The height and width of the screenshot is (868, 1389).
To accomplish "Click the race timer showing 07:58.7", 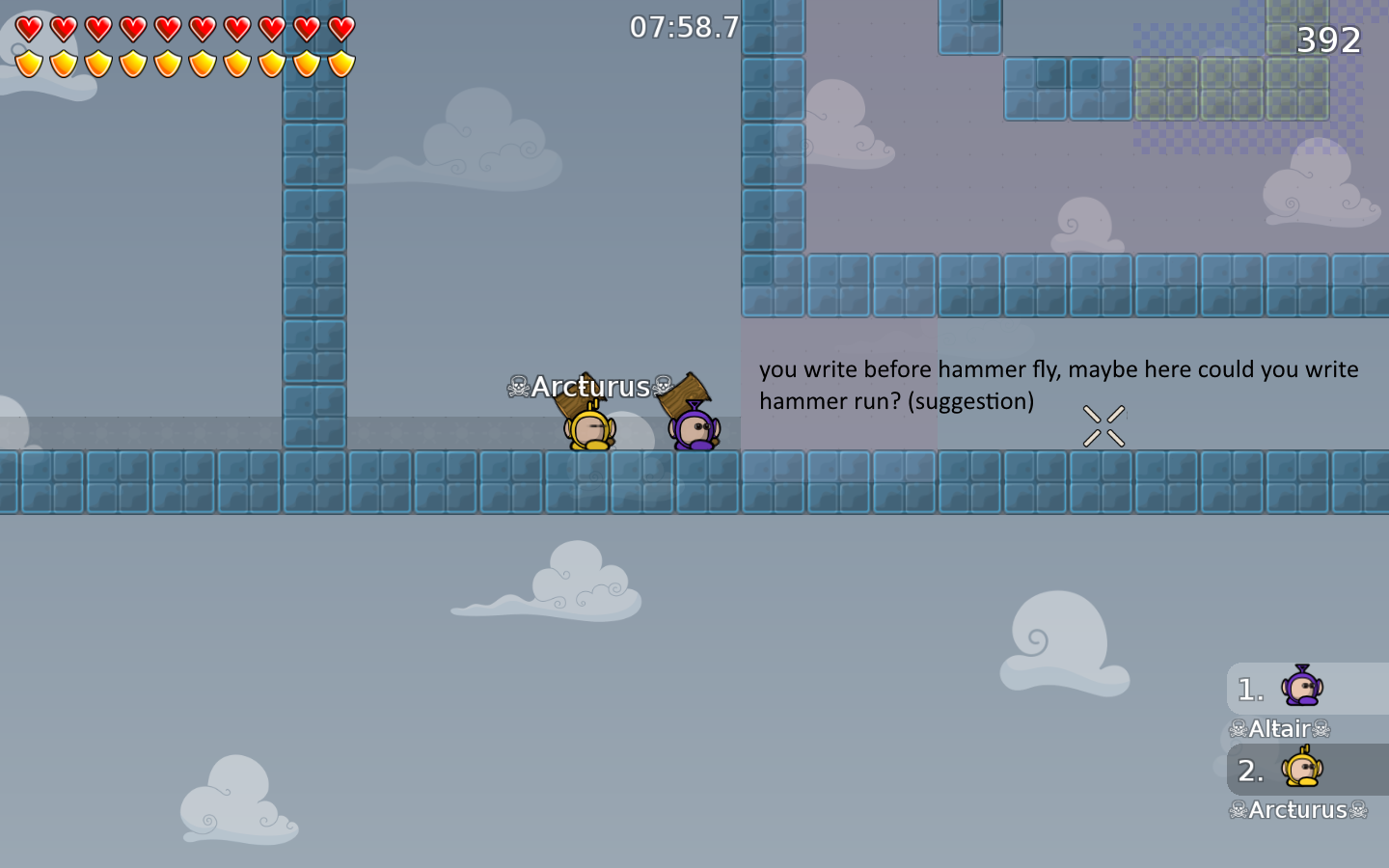I will pyautogui.click(x=685, y=27).
